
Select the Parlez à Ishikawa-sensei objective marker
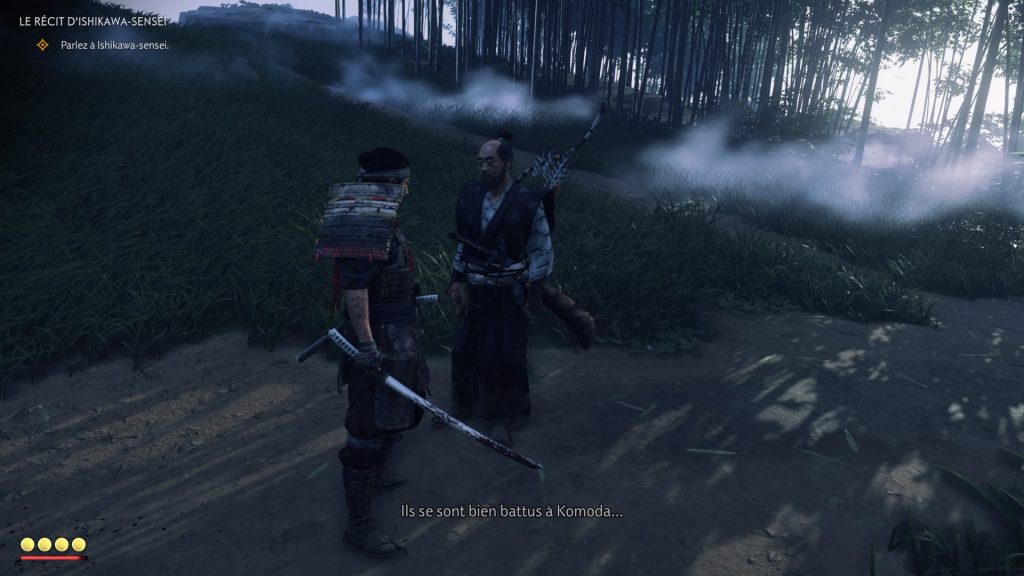pos(42,45)
